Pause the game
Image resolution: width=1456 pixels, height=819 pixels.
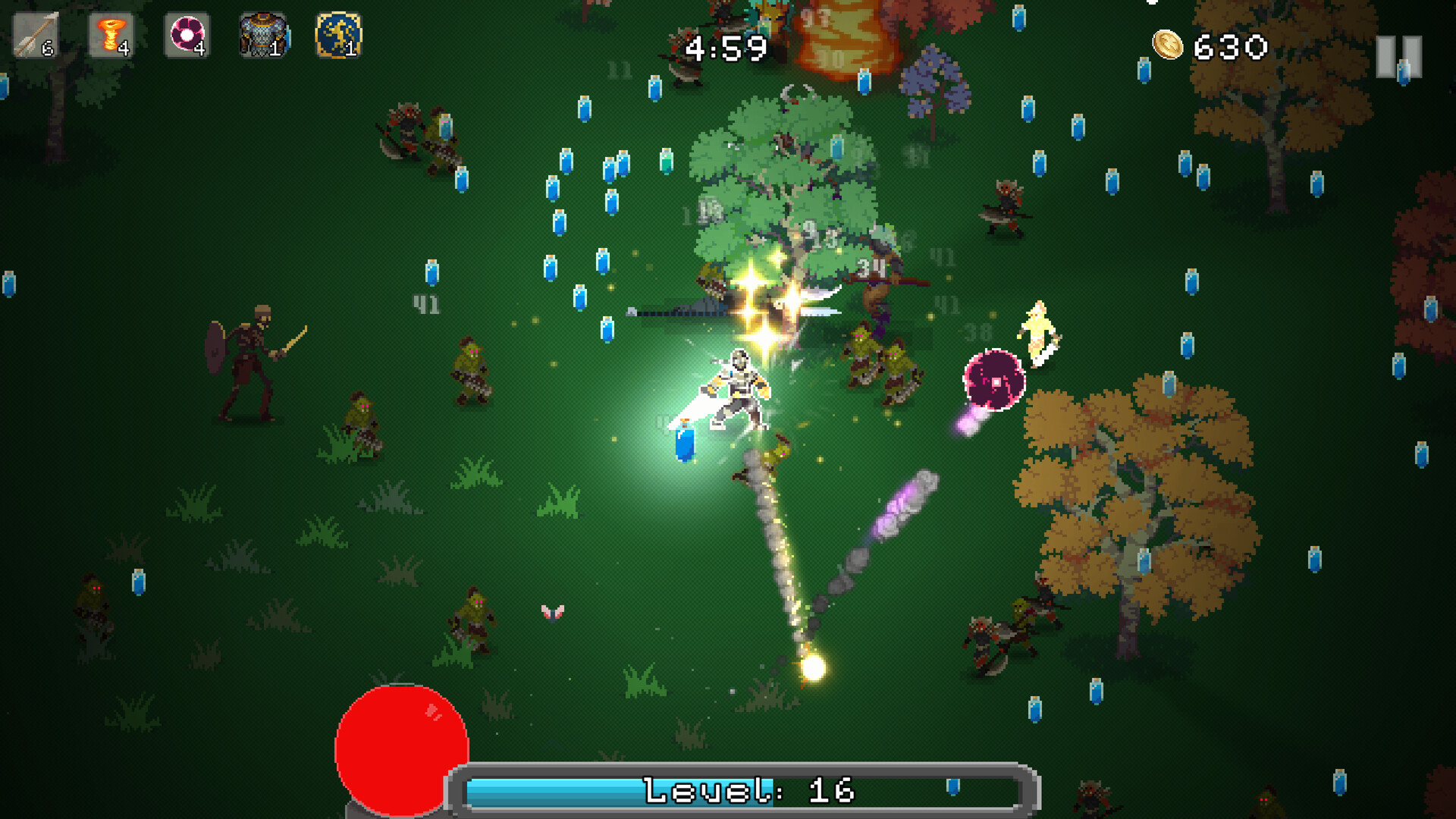coord(1398,56)
